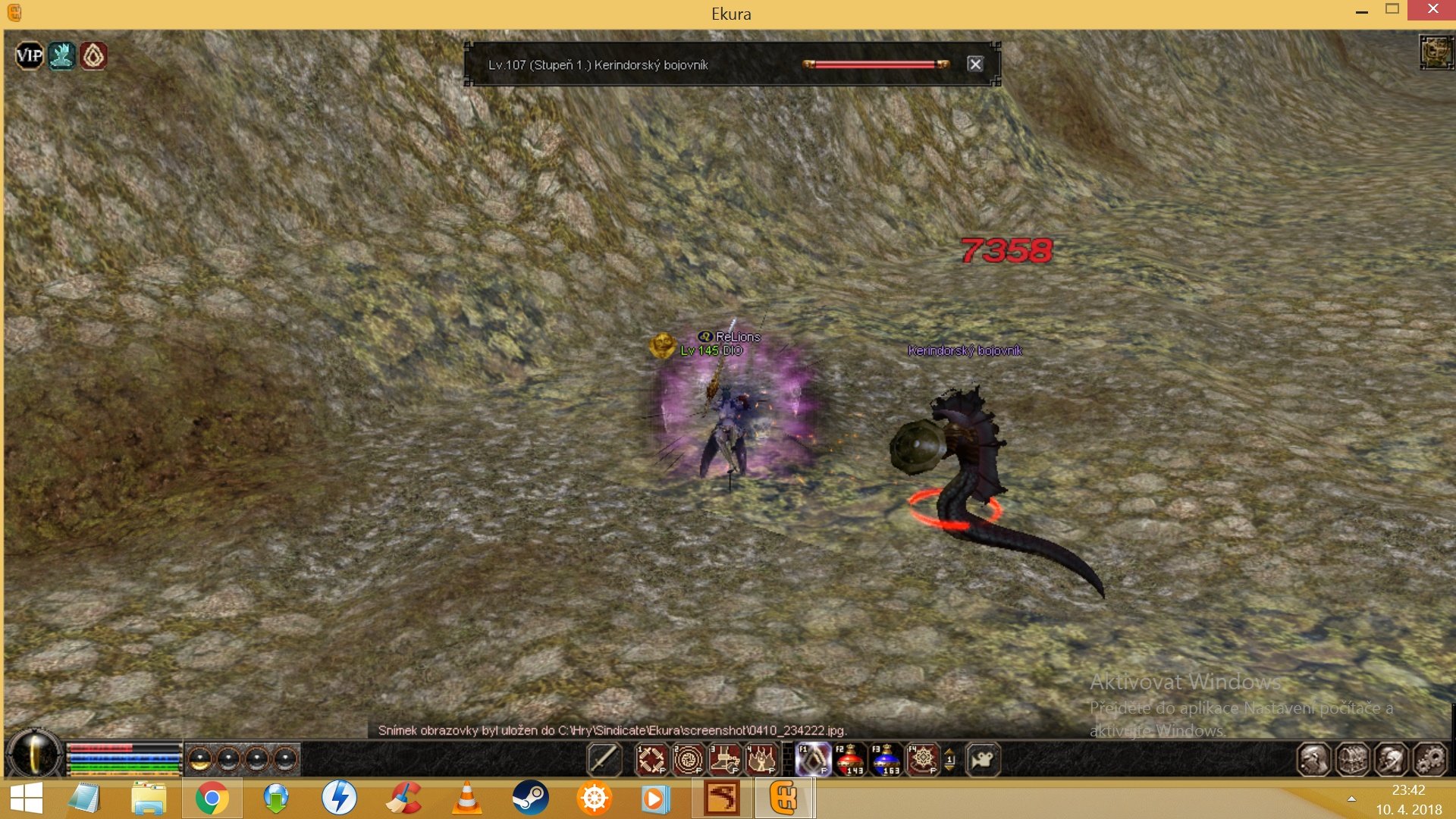Cast the flame skill in slot 4
The height and width of the screenshot is (819, 1456).
[x=761, y=759]
